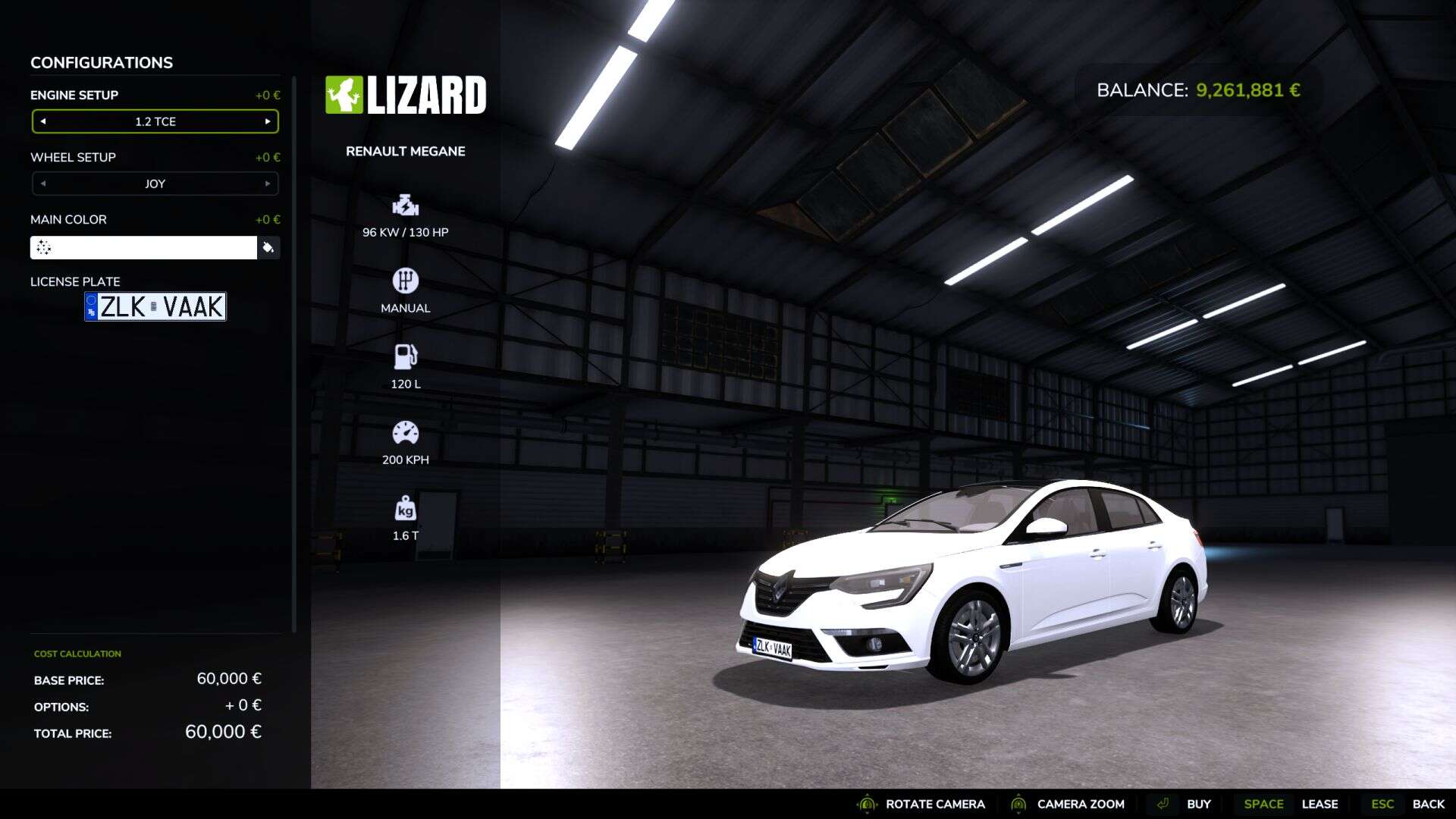
Task: Choose the previous wheel setup
Action: (x=43, y=184)
